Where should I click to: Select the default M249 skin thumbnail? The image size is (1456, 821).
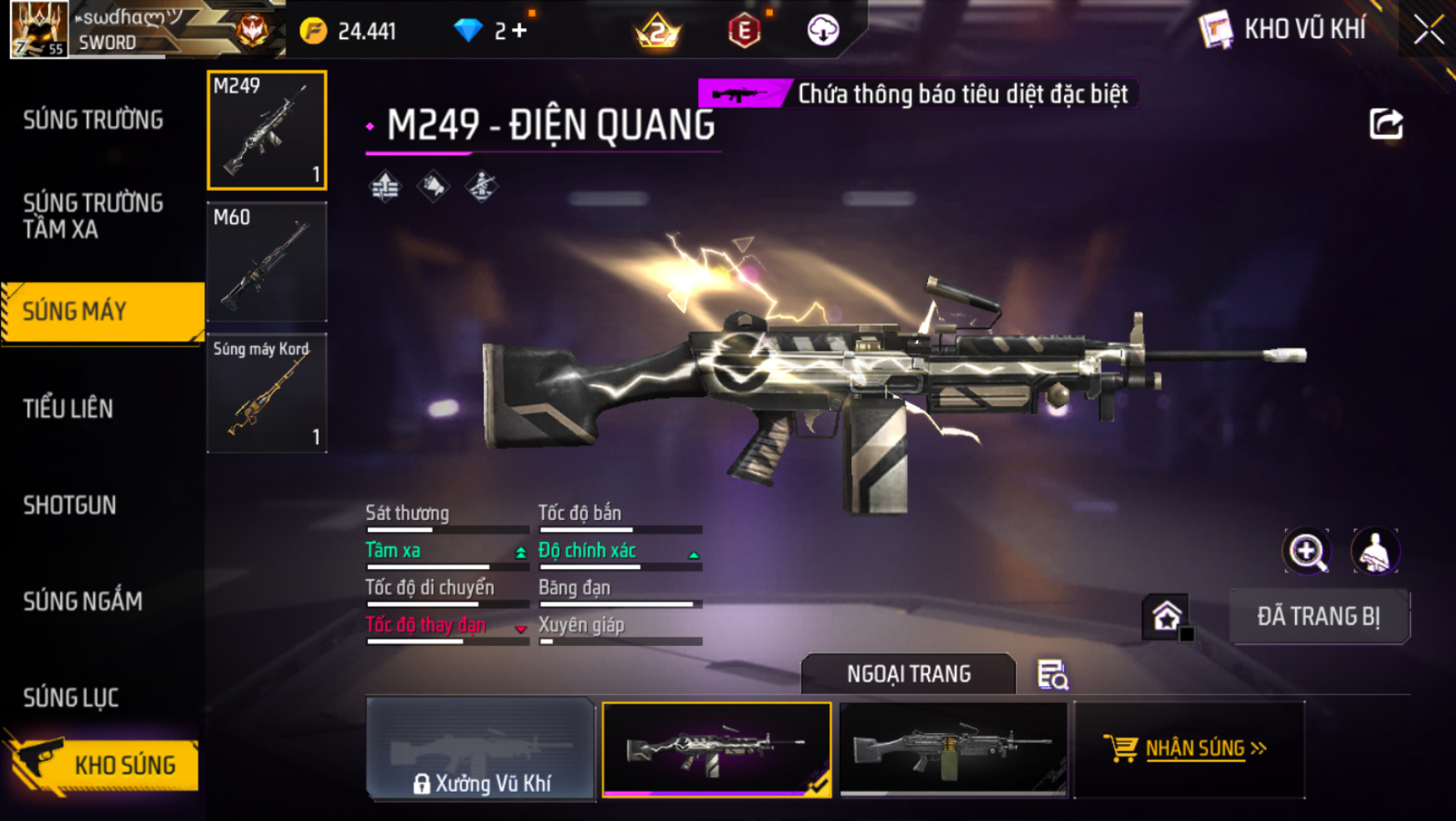click(953, 749)
